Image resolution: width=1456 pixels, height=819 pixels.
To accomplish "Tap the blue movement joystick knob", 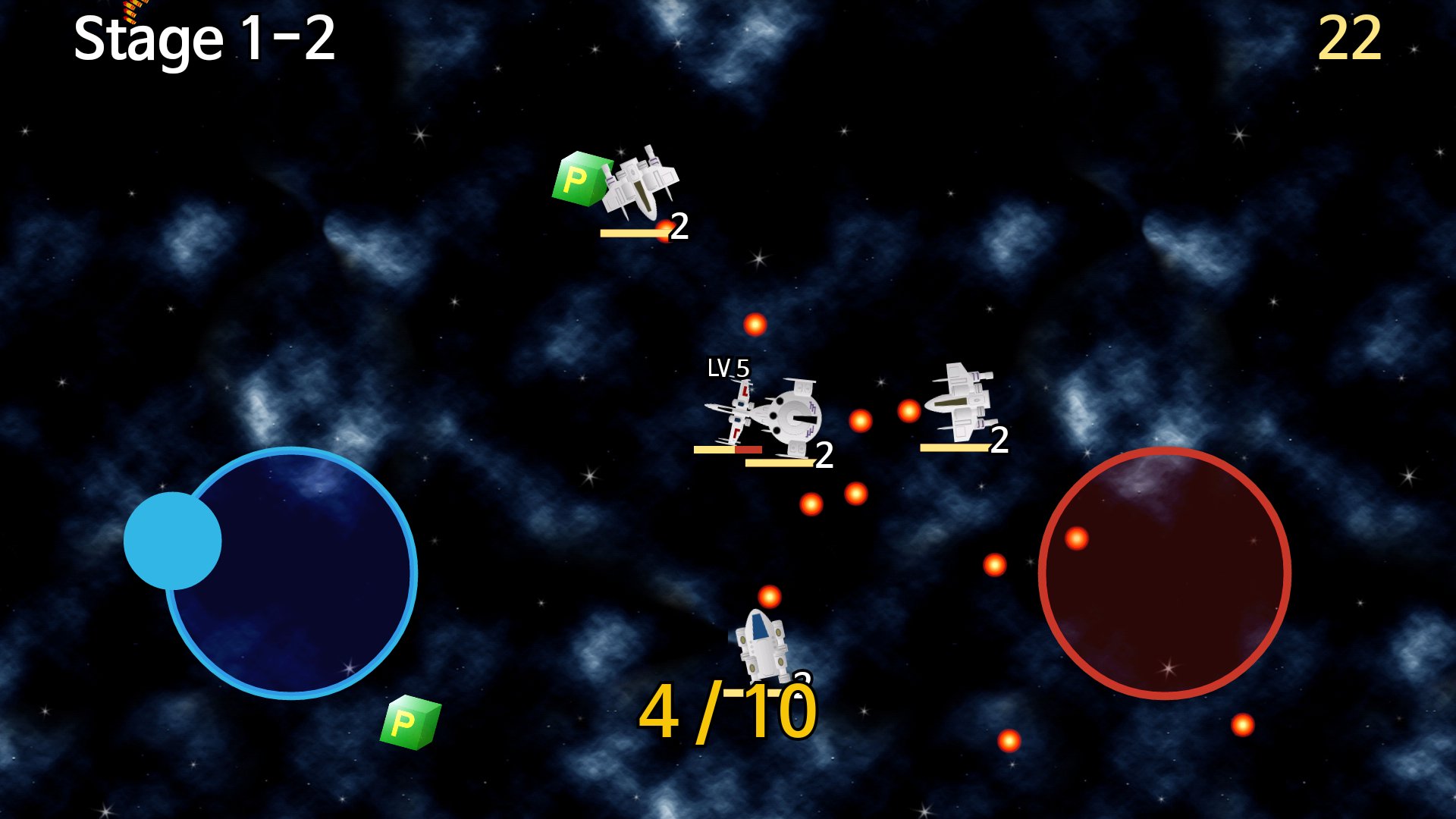I will click(172, 541).
